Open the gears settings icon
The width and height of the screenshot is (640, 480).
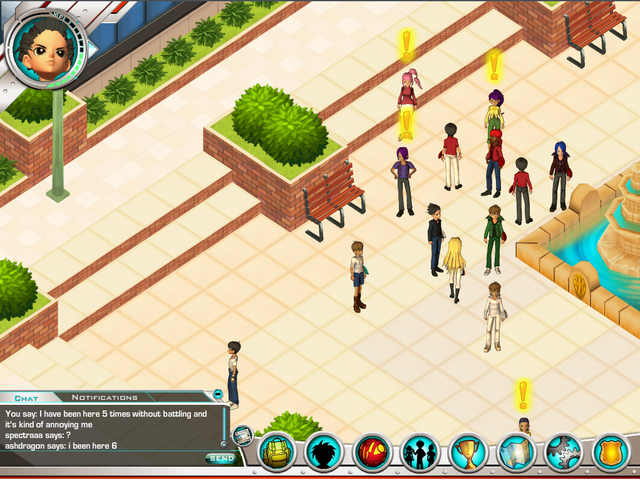564,453
